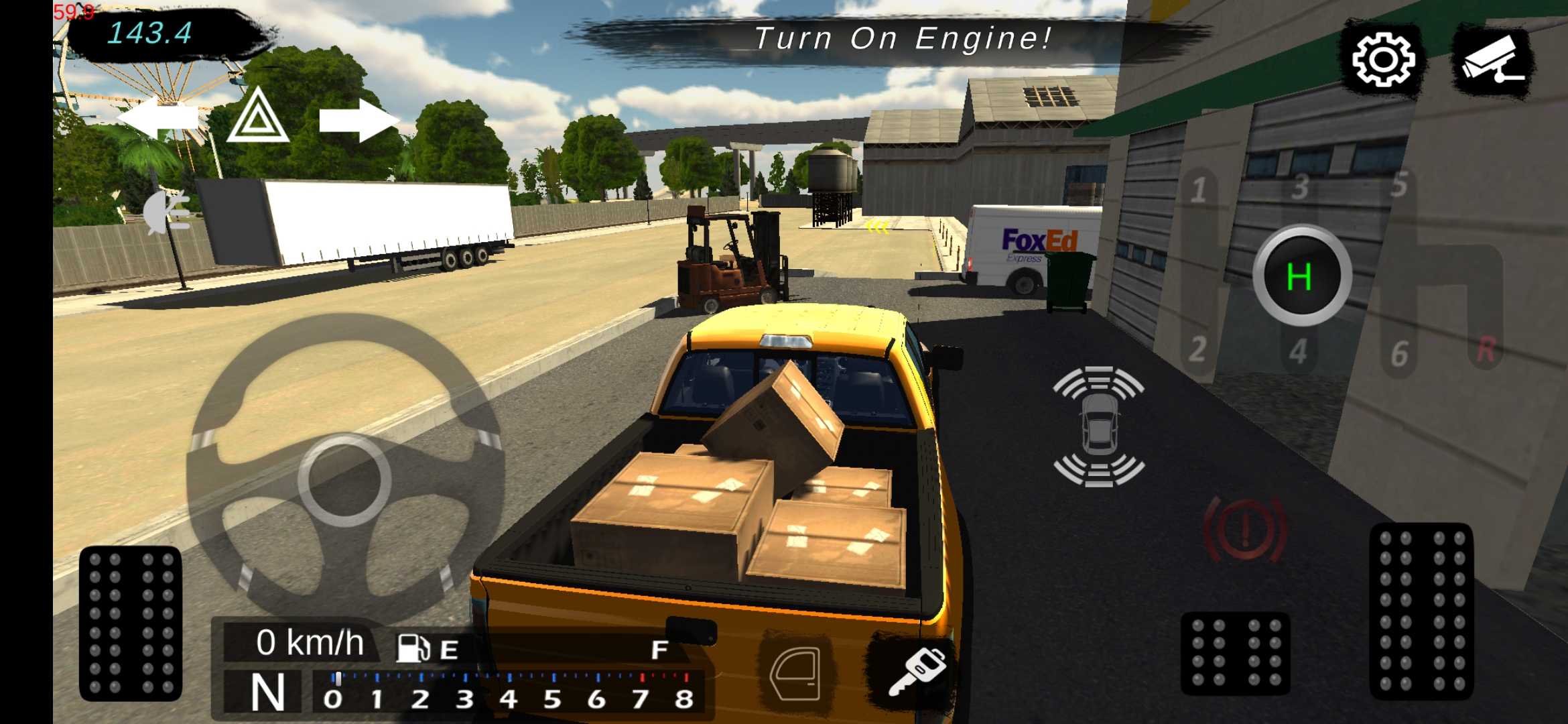
Task: Turn on the hazard lights triangle
Action: point(257,119)
